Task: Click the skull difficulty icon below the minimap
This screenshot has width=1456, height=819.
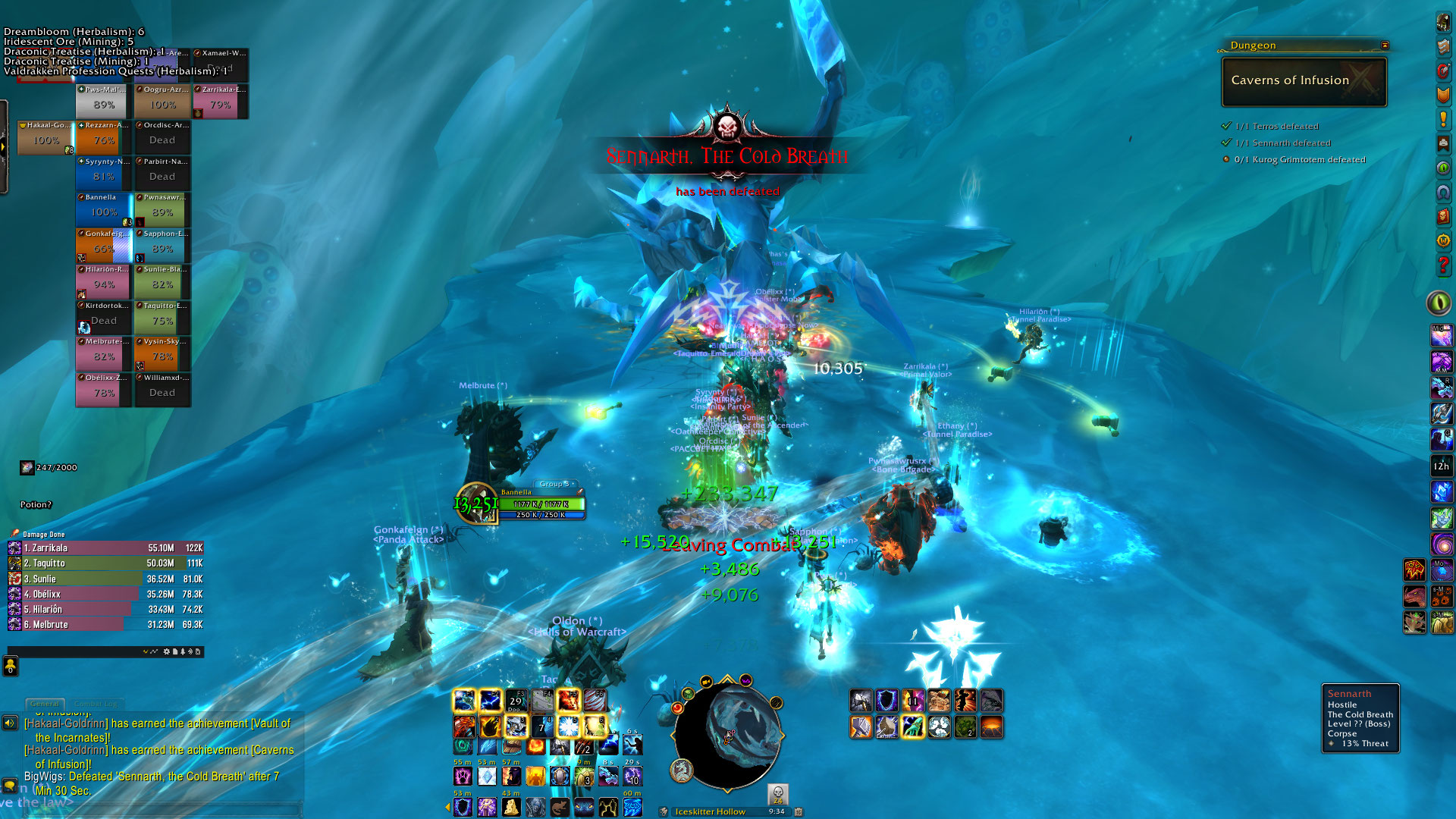Action: (x=777, y=794)
